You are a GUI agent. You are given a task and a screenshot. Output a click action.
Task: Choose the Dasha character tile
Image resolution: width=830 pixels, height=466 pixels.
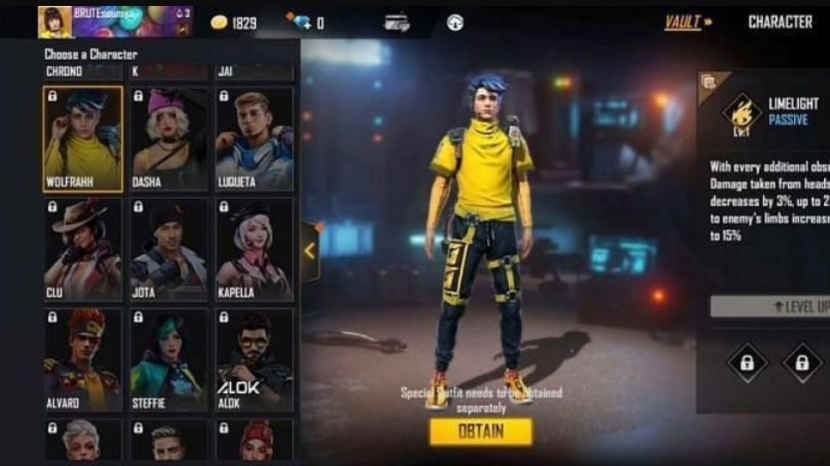point(169,138)
